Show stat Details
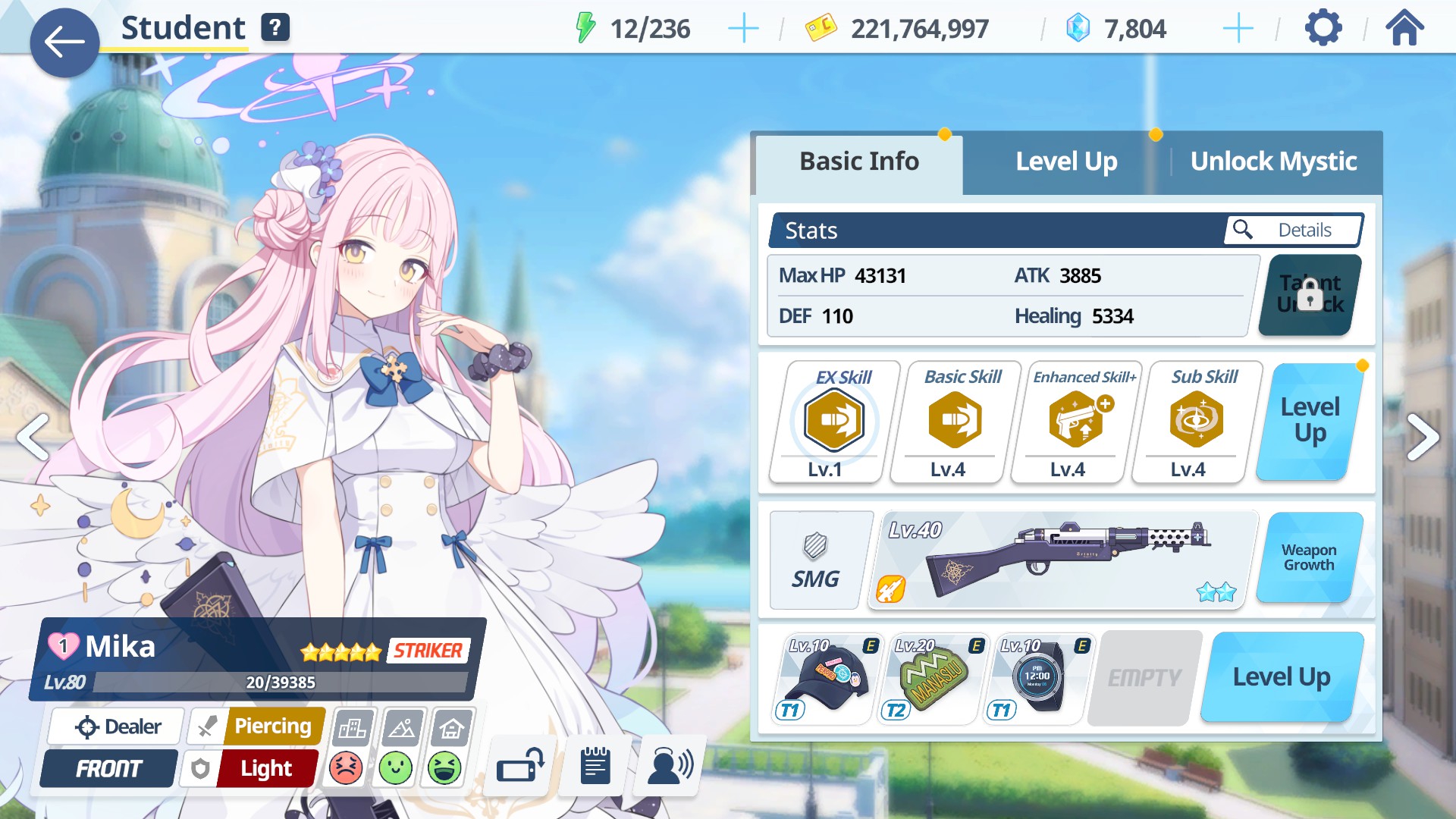Image resolution: width=1456 pixels, height=819 pixels. click(1293, 230)
